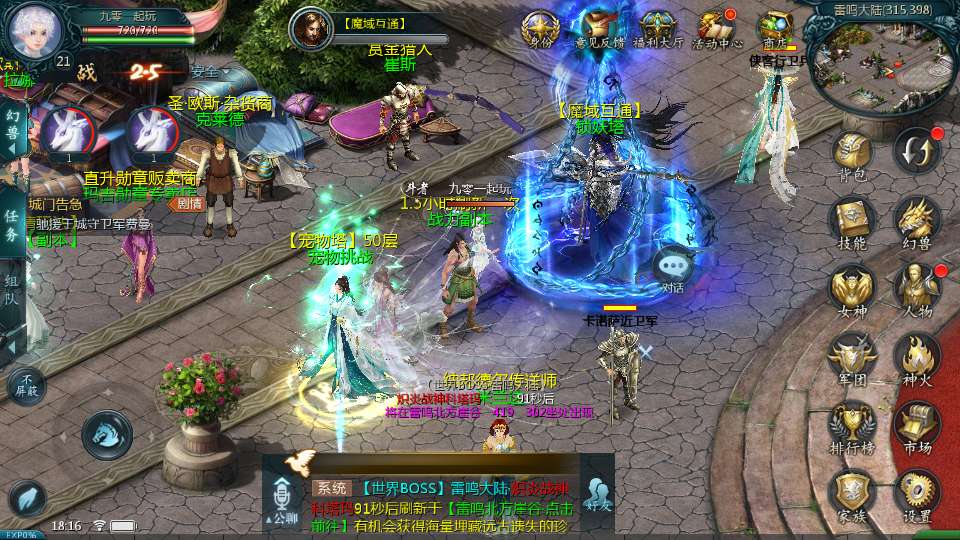Switch to the 任务 quest tab
This screenshot has height=540, width=960.
12,223
